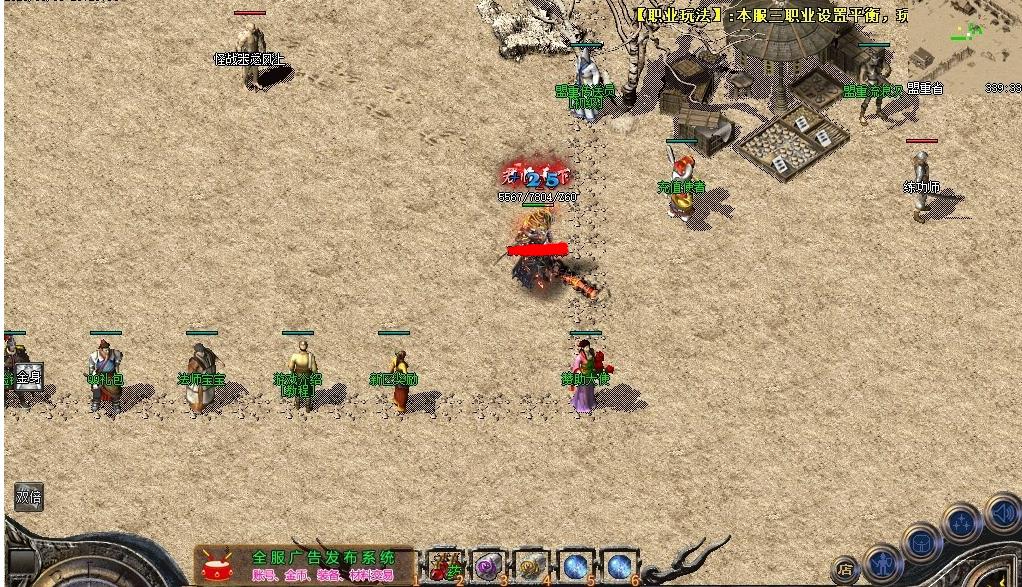Viewport: 1022px width, 587px height.
Task: Open the 全服广告发布系统 ad banner
Action: 304,565
